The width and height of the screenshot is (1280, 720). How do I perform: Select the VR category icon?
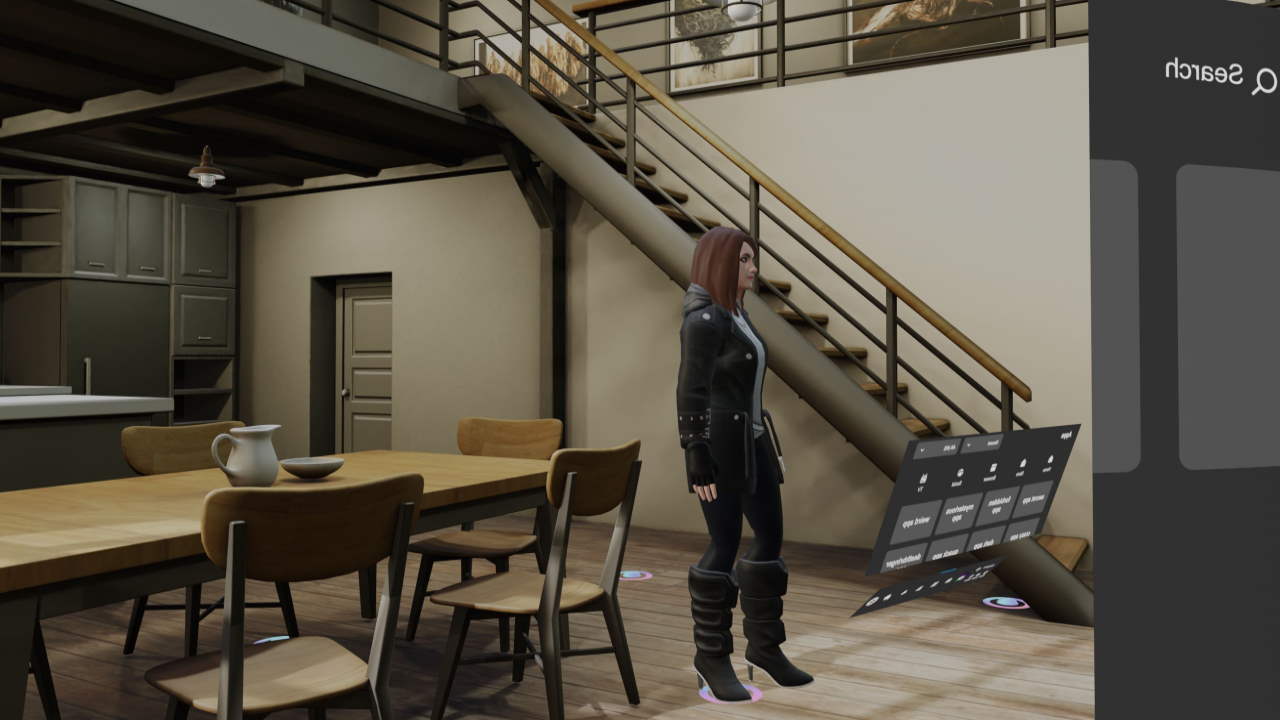click(923, 477)
